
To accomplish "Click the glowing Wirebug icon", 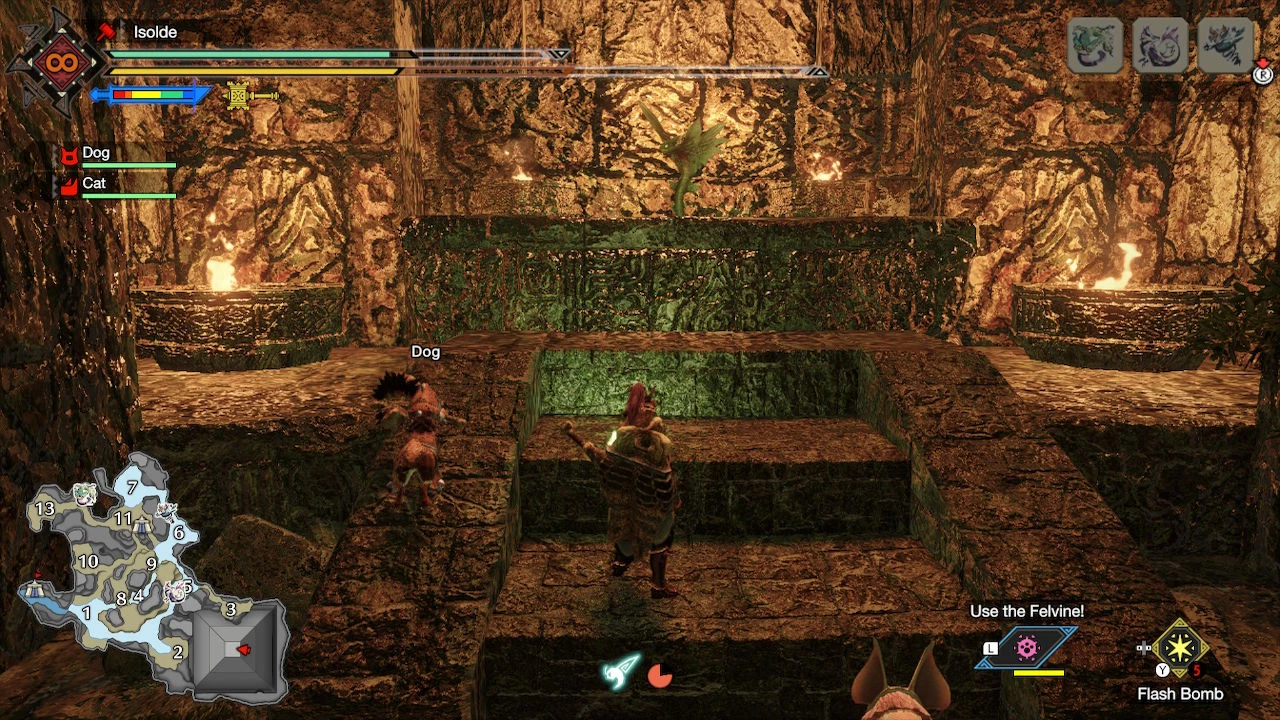I will 620,671.
